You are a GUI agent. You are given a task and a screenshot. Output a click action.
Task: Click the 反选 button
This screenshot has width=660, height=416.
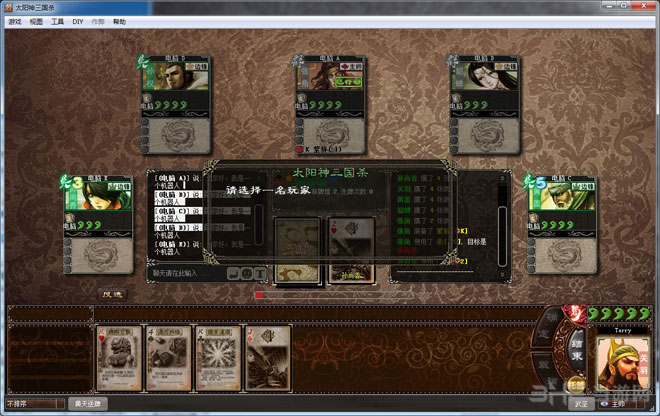point(112,294)
